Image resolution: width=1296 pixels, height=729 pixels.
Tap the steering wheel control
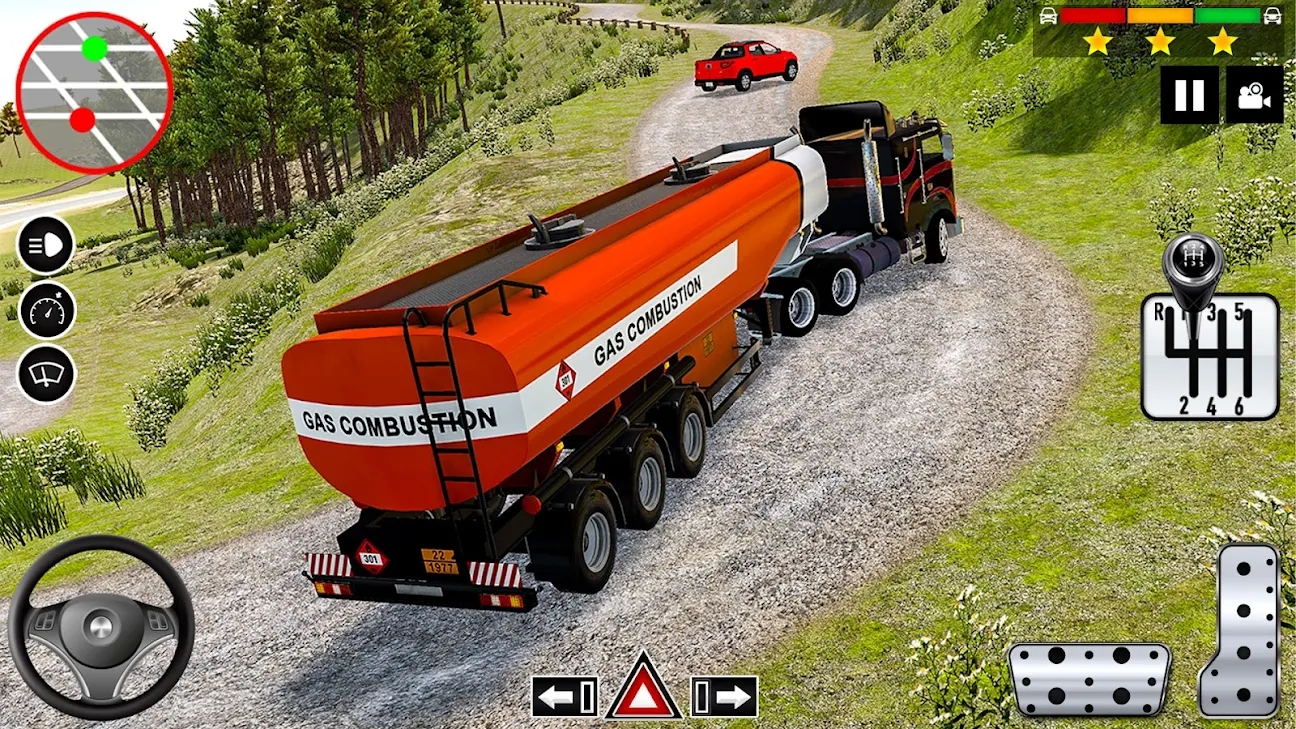tap(101, 627)
